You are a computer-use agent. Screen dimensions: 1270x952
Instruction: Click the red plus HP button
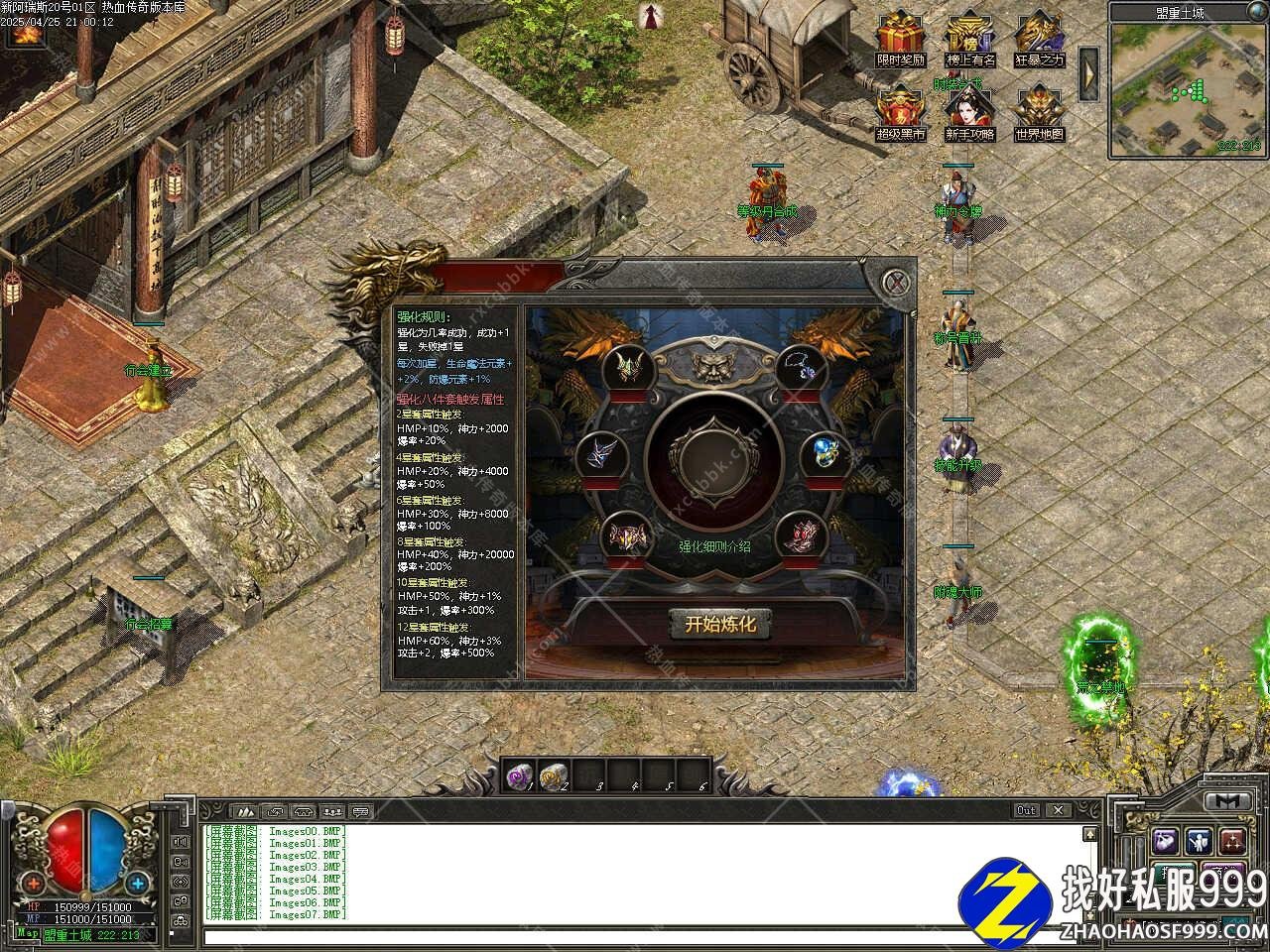pyautogui.click(x=35, y=882)
